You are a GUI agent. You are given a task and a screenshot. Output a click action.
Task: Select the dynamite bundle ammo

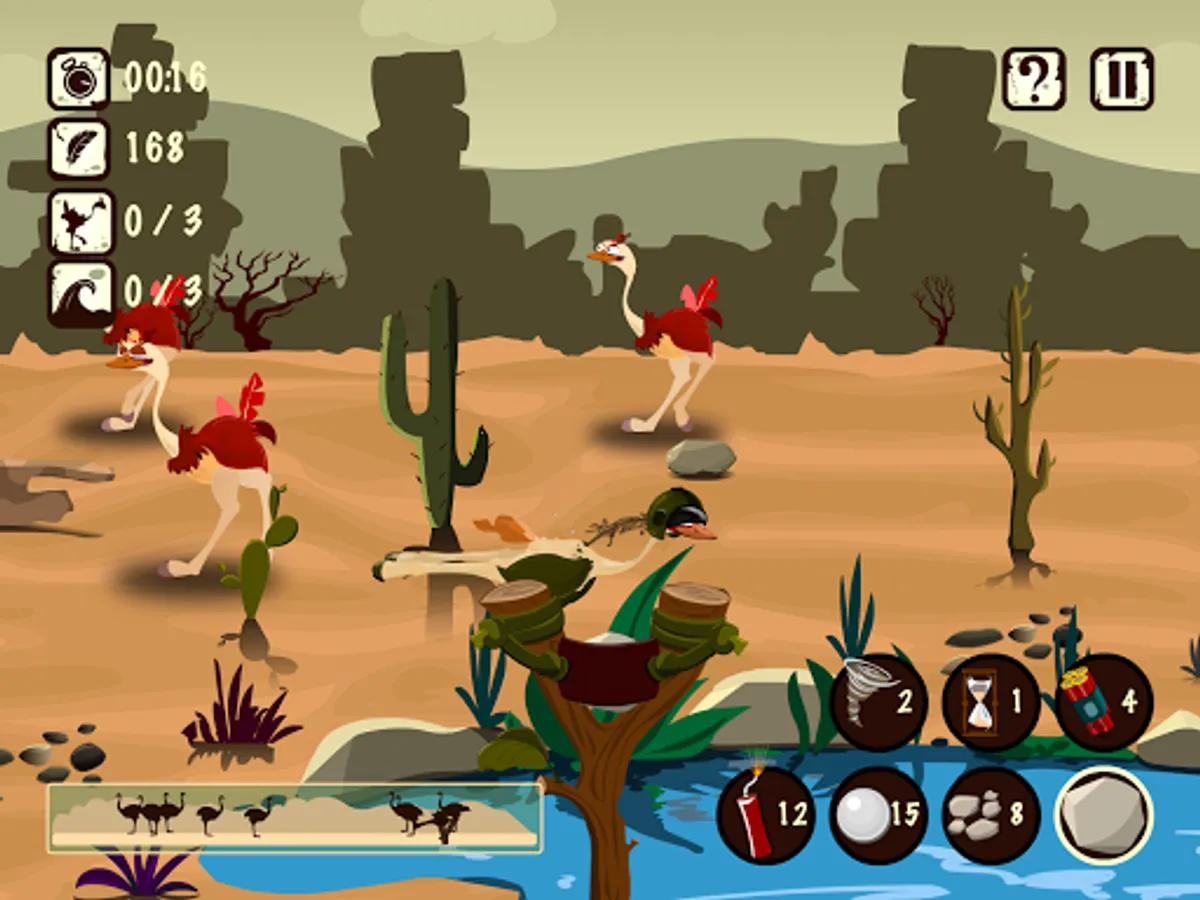click(1104, 702)
